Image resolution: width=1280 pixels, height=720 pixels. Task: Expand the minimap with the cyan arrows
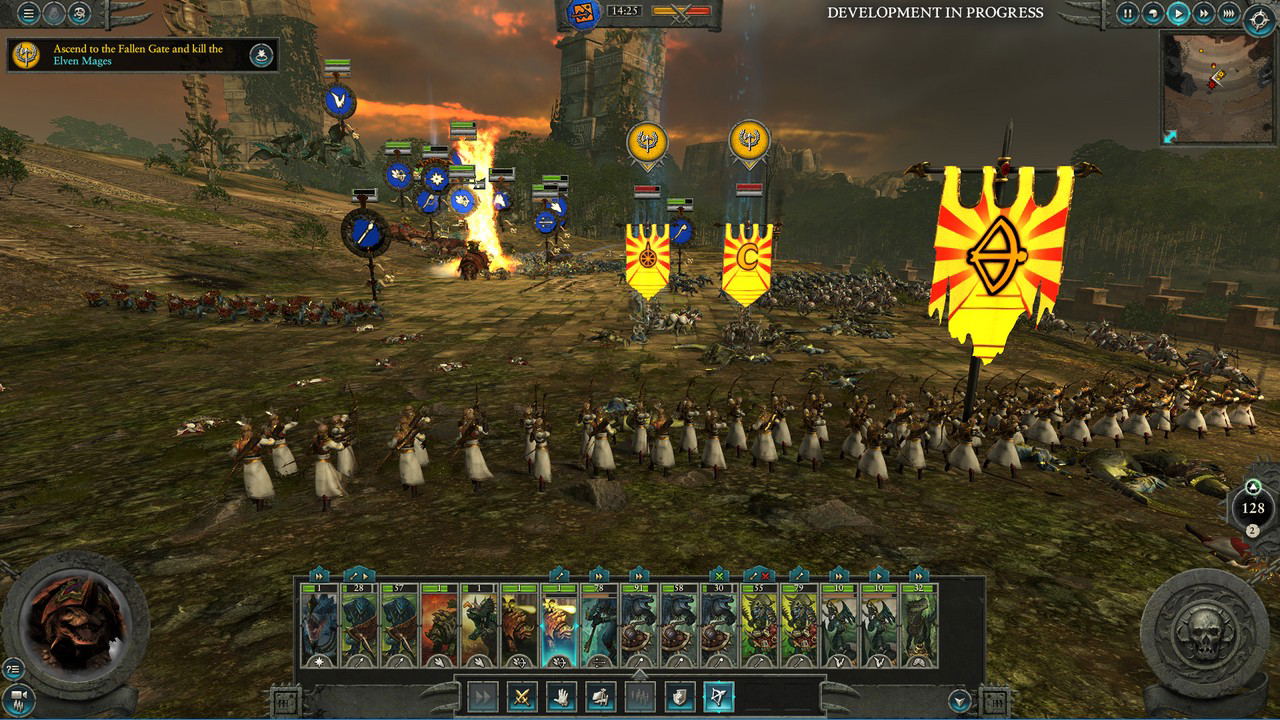(1170, 136)
